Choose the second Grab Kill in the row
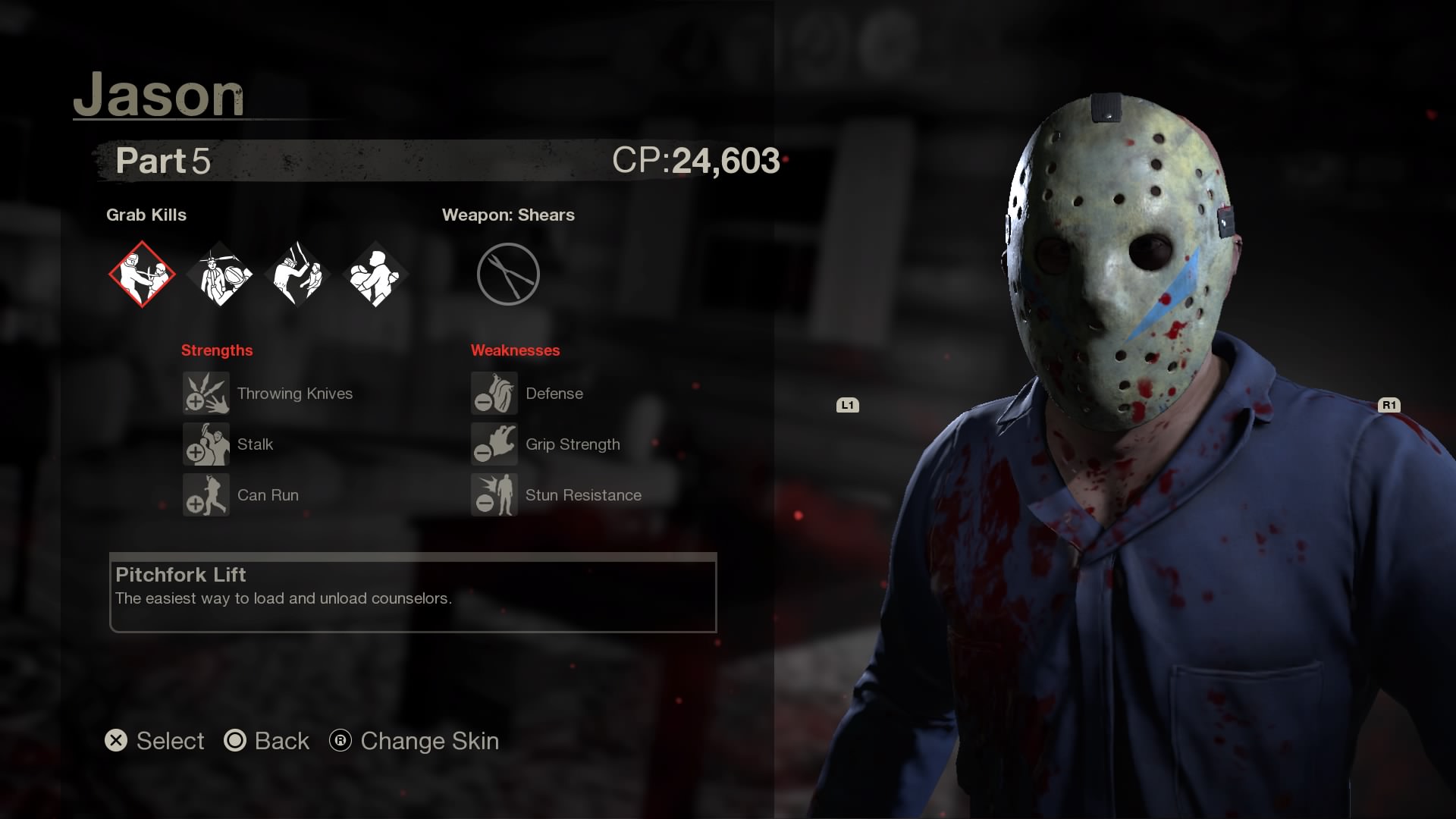1456x819 pixels. [x=220, y=275]
